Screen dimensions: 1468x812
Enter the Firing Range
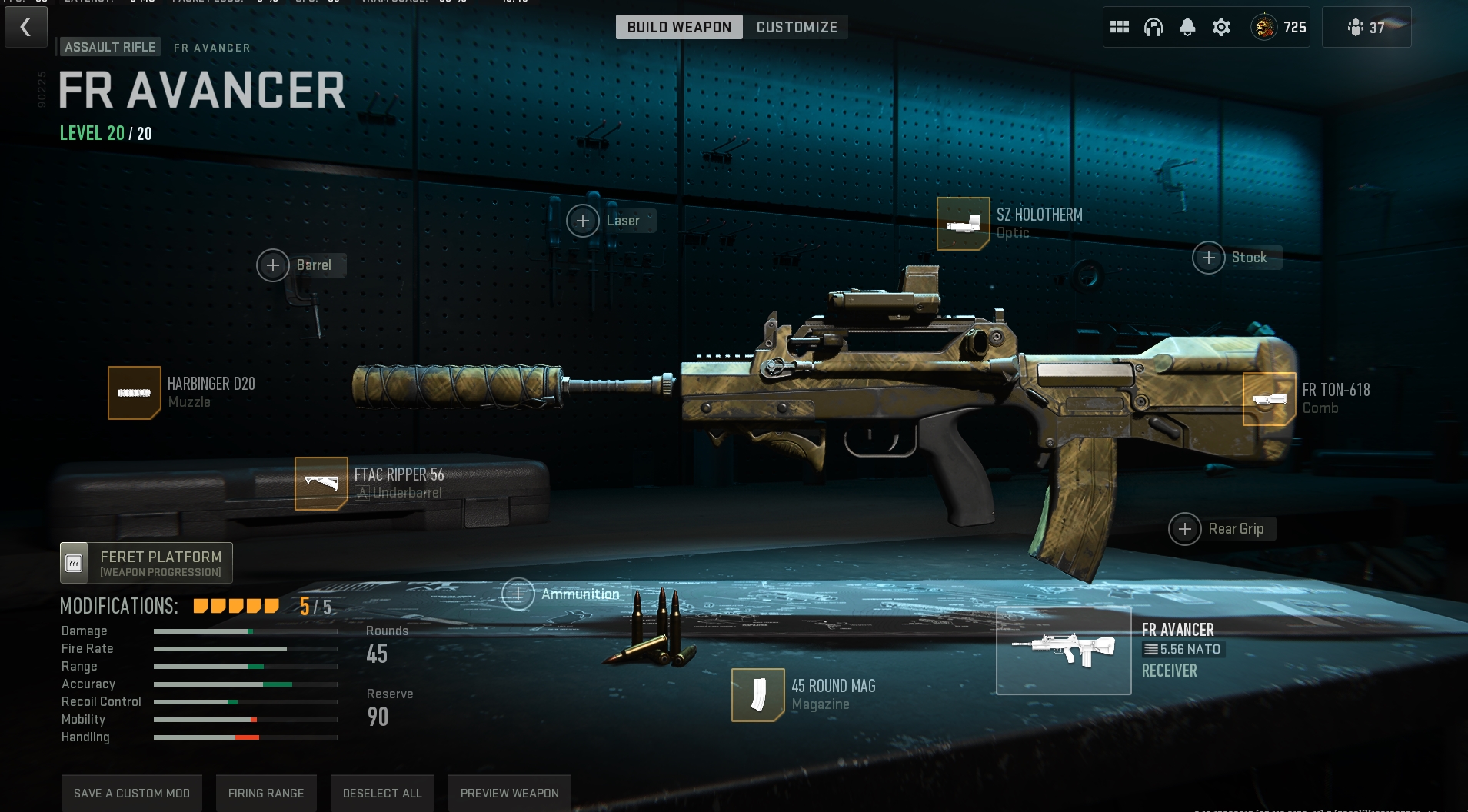tap(266, 794)
